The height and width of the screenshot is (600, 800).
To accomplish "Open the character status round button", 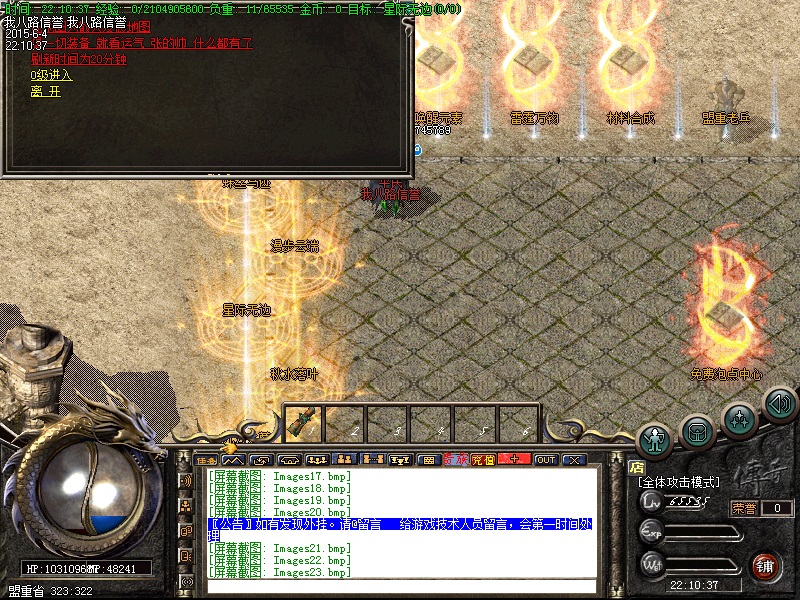I will [656, 440].
